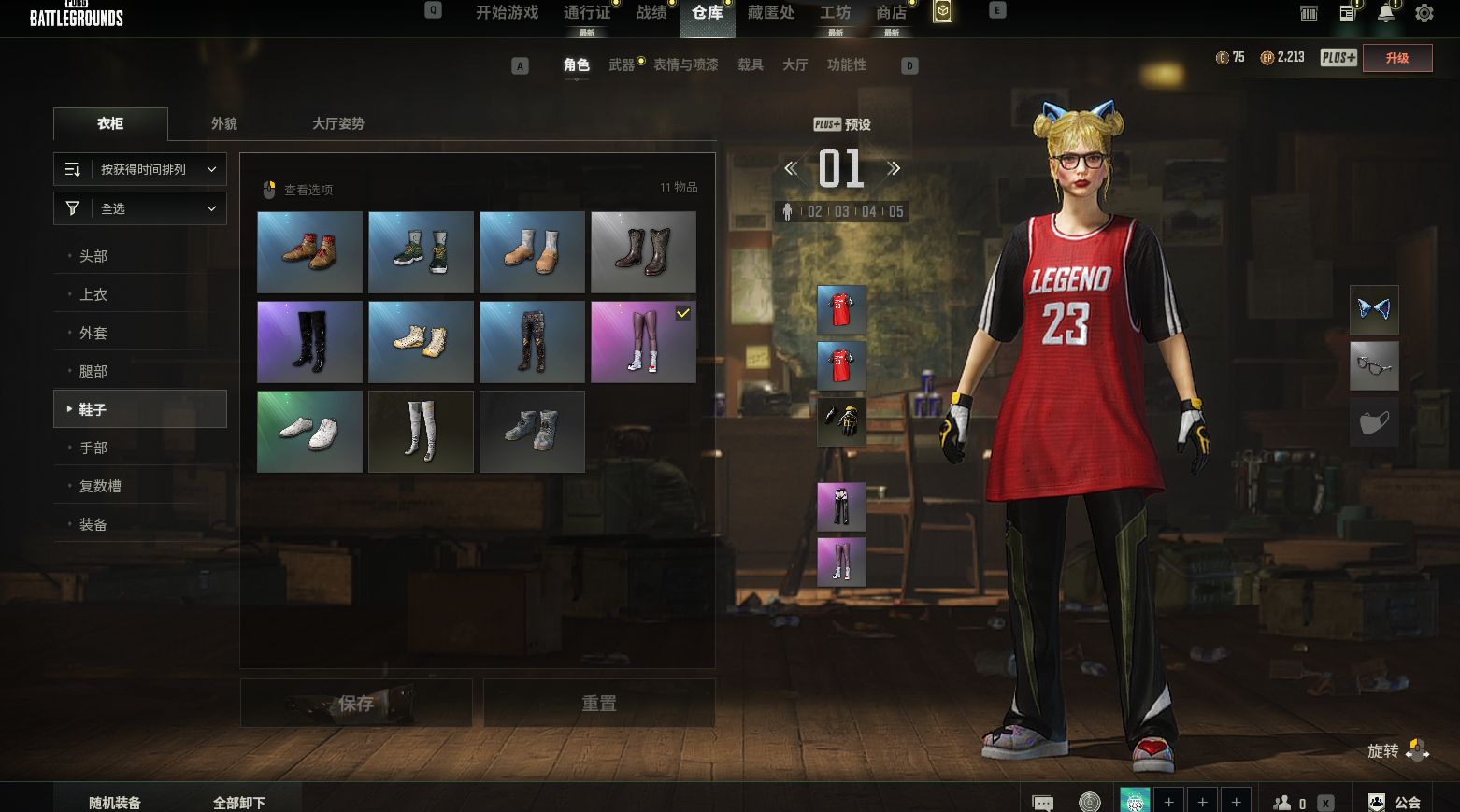Image resolution: width=1460 pixels, height=812 pixels.
Task: Choose the black thigh-high boots item
Action: point(309,342)
